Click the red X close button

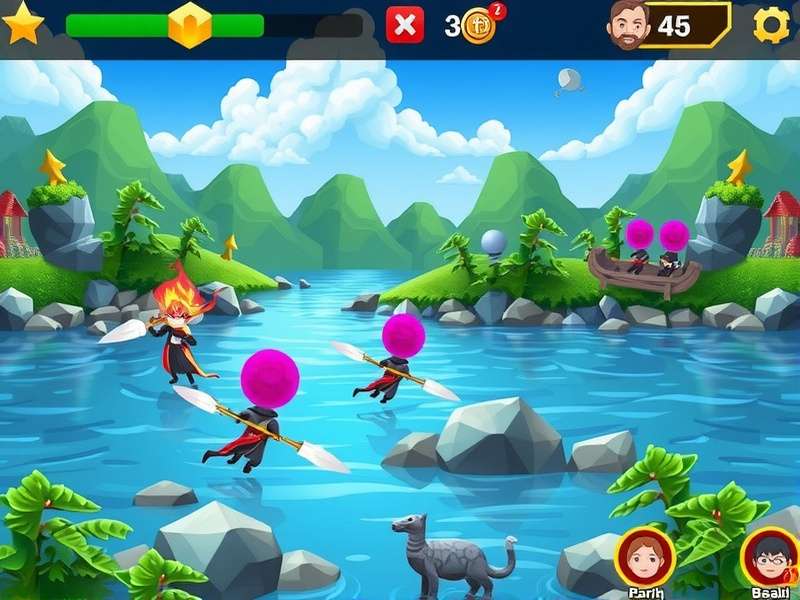[x=405, y=25]
